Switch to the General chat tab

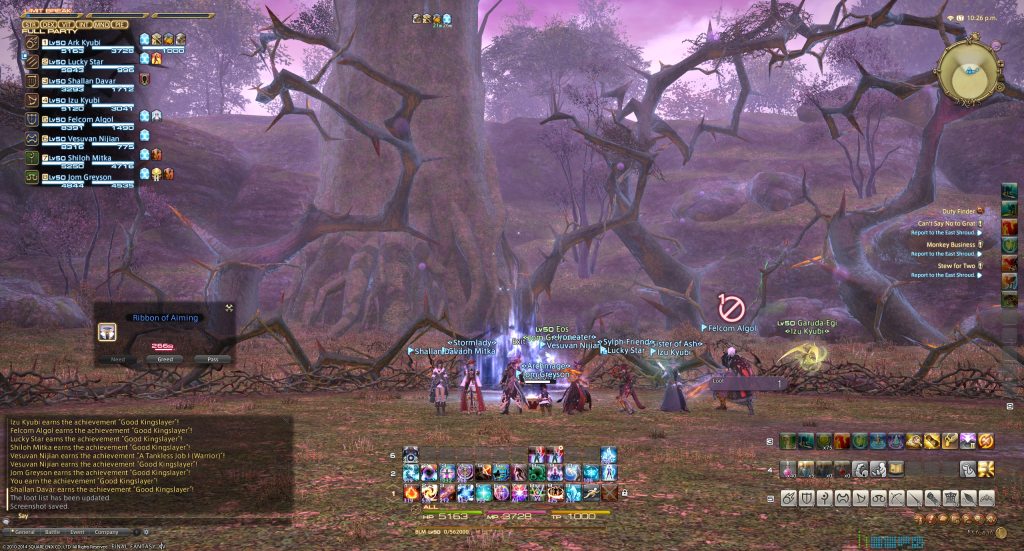[x=23, y=532]
